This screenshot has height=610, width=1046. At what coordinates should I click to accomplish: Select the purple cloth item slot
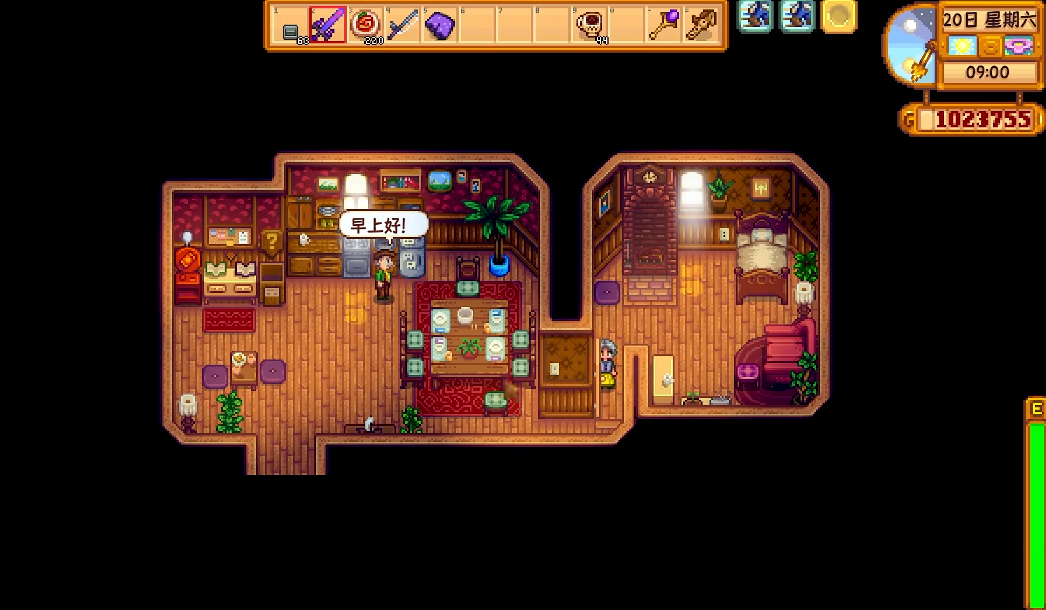tap(440, 25)
